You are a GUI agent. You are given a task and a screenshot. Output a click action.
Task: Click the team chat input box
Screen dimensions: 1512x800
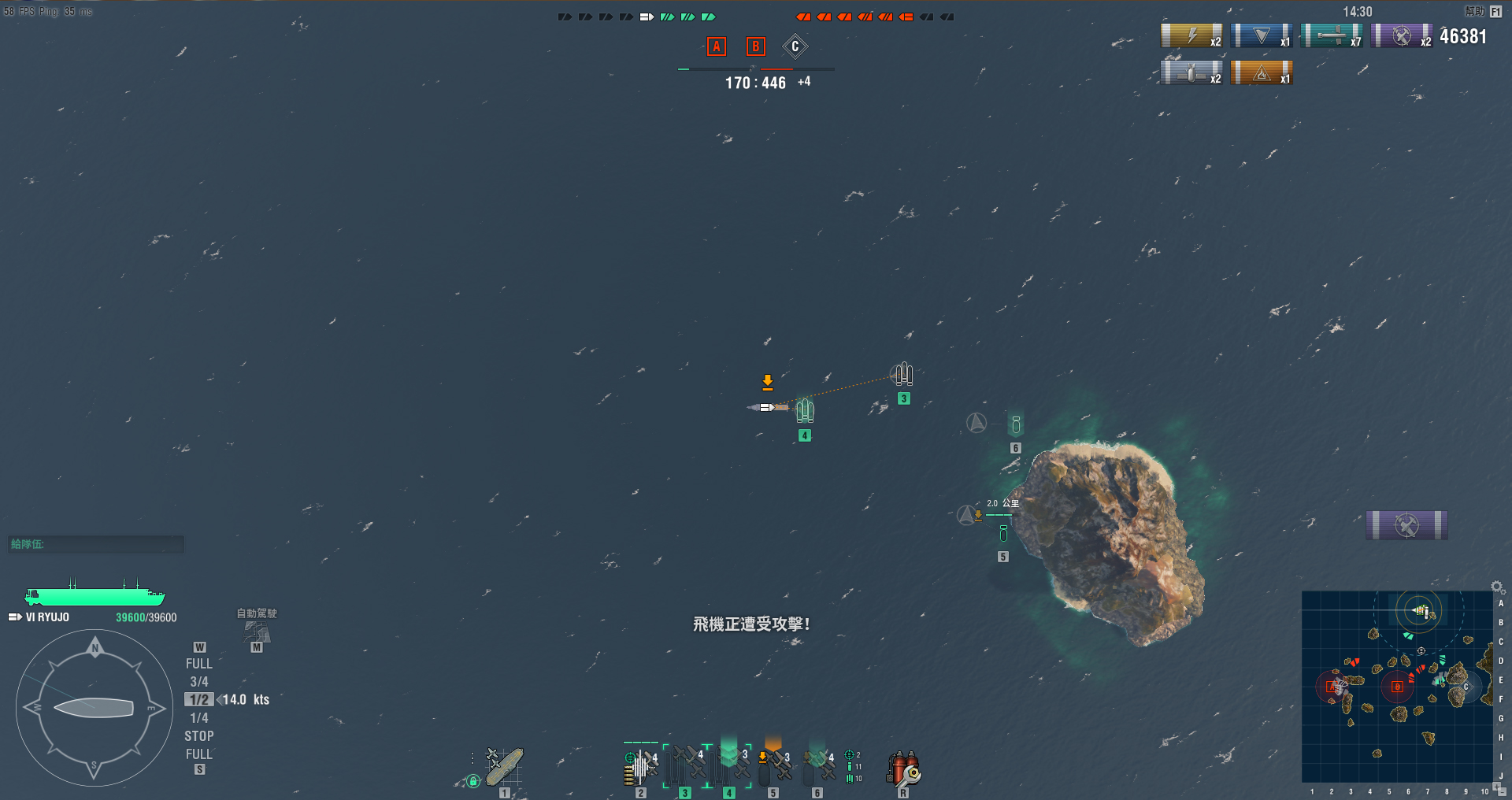96,544
